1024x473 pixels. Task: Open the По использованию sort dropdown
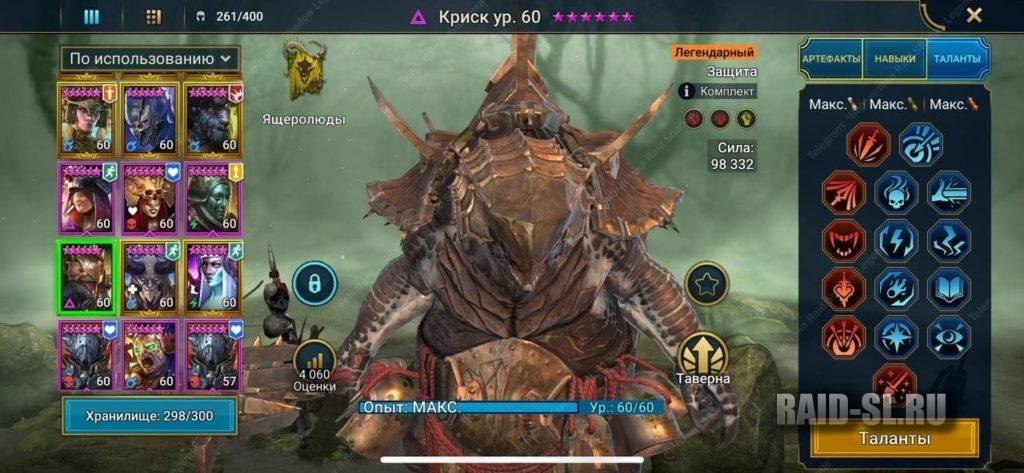pyautogui.click(x=150, y=59)
